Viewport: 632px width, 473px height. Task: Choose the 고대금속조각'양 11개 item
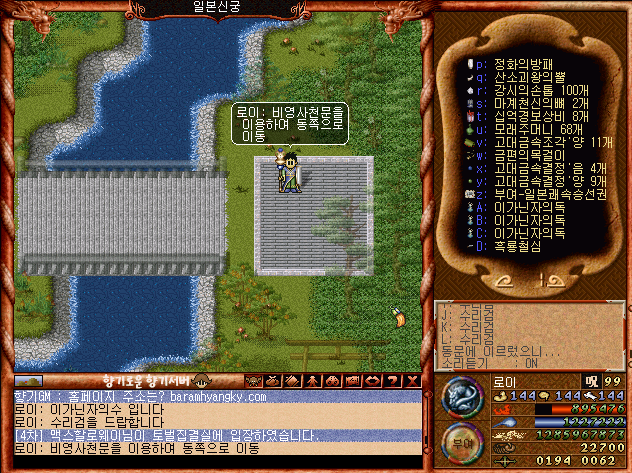point(530,141)
